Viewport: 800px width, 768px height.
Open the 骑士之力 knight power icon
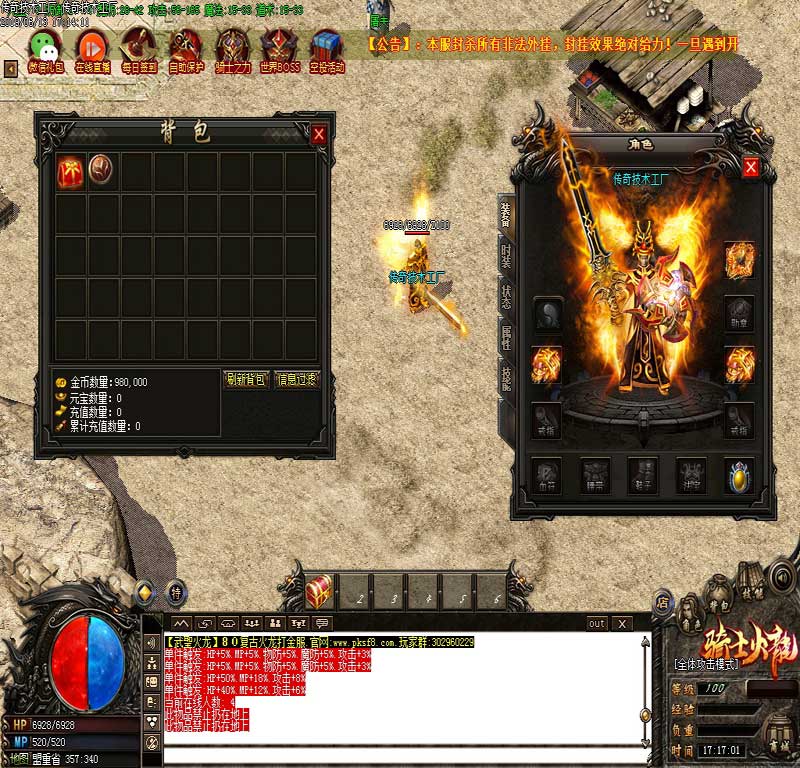click(x=232, y=47)
